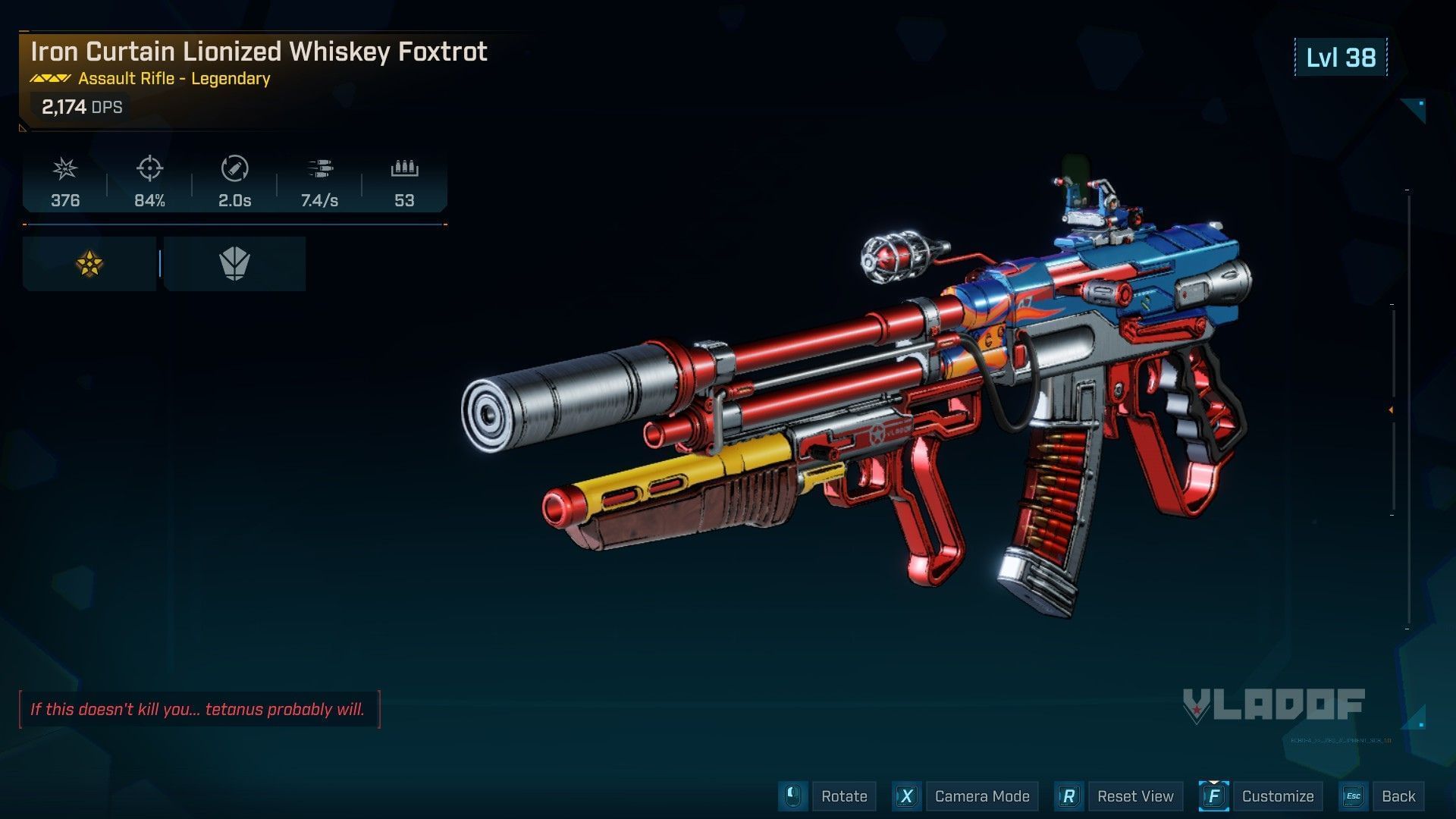Viewport: 1456px width, 819px height.
Task: Go Back from weapon inspection
Action: [x=1398, y=796]
